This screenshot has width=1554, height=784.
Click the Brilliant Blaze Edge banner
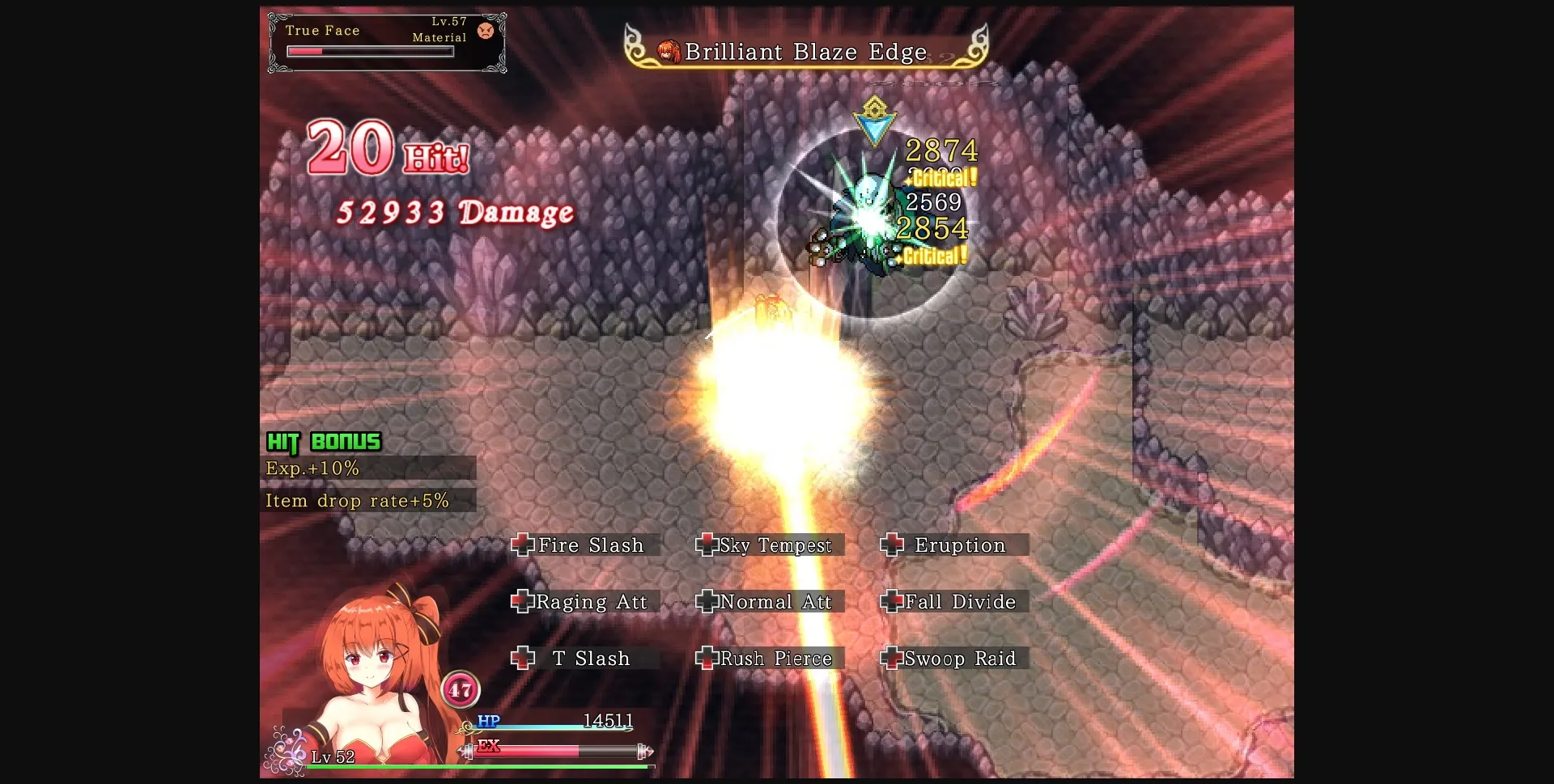[805, 51]
